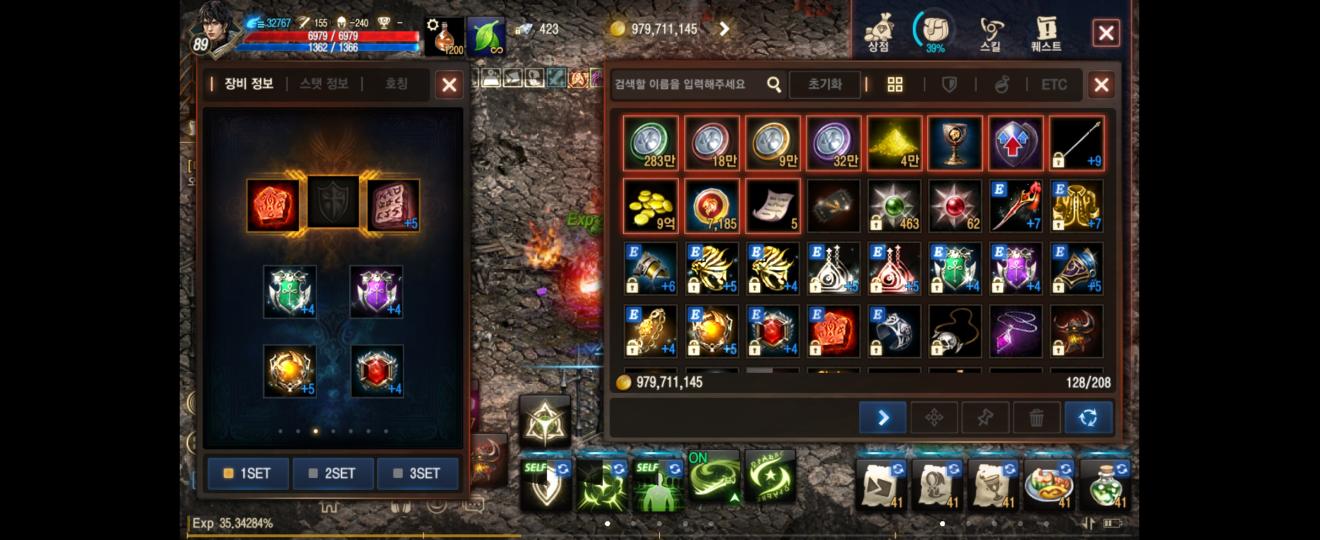
Task: Close the inventory window
Action: (x=1101, y=85)
